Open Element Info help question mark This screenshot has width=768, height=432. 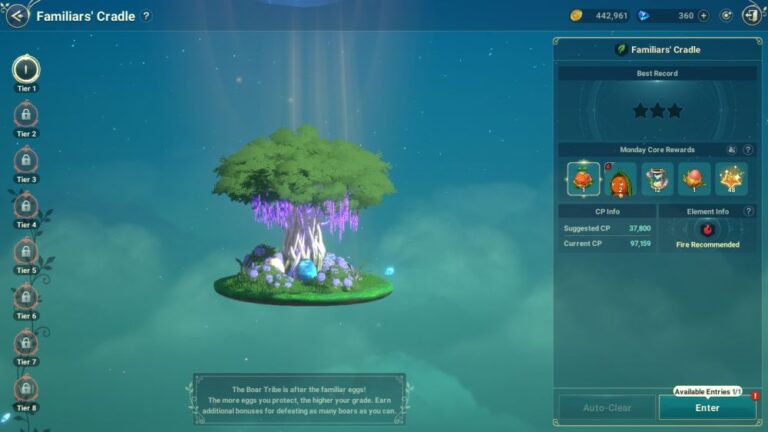747,211
